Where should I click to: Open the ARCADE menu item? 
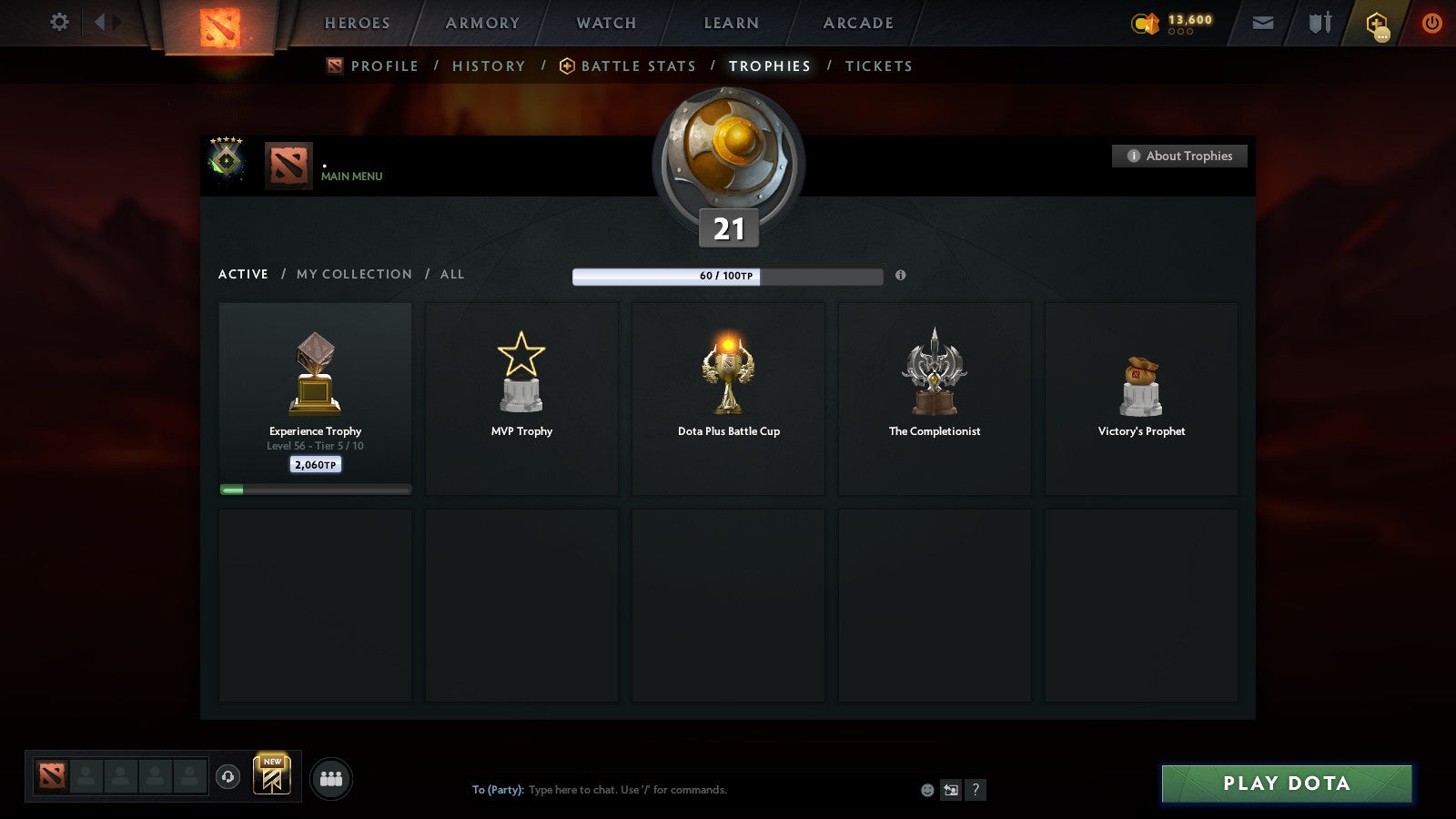[x=856, y=23]
